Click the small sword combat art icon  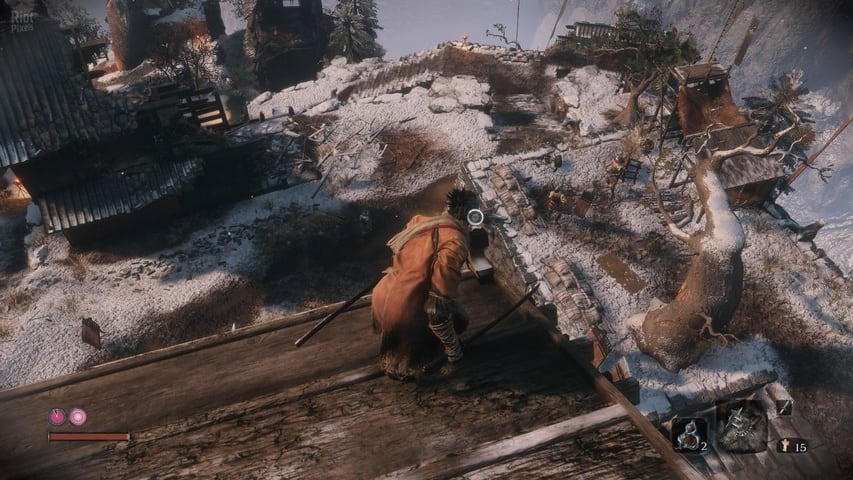tap(783, 407)
